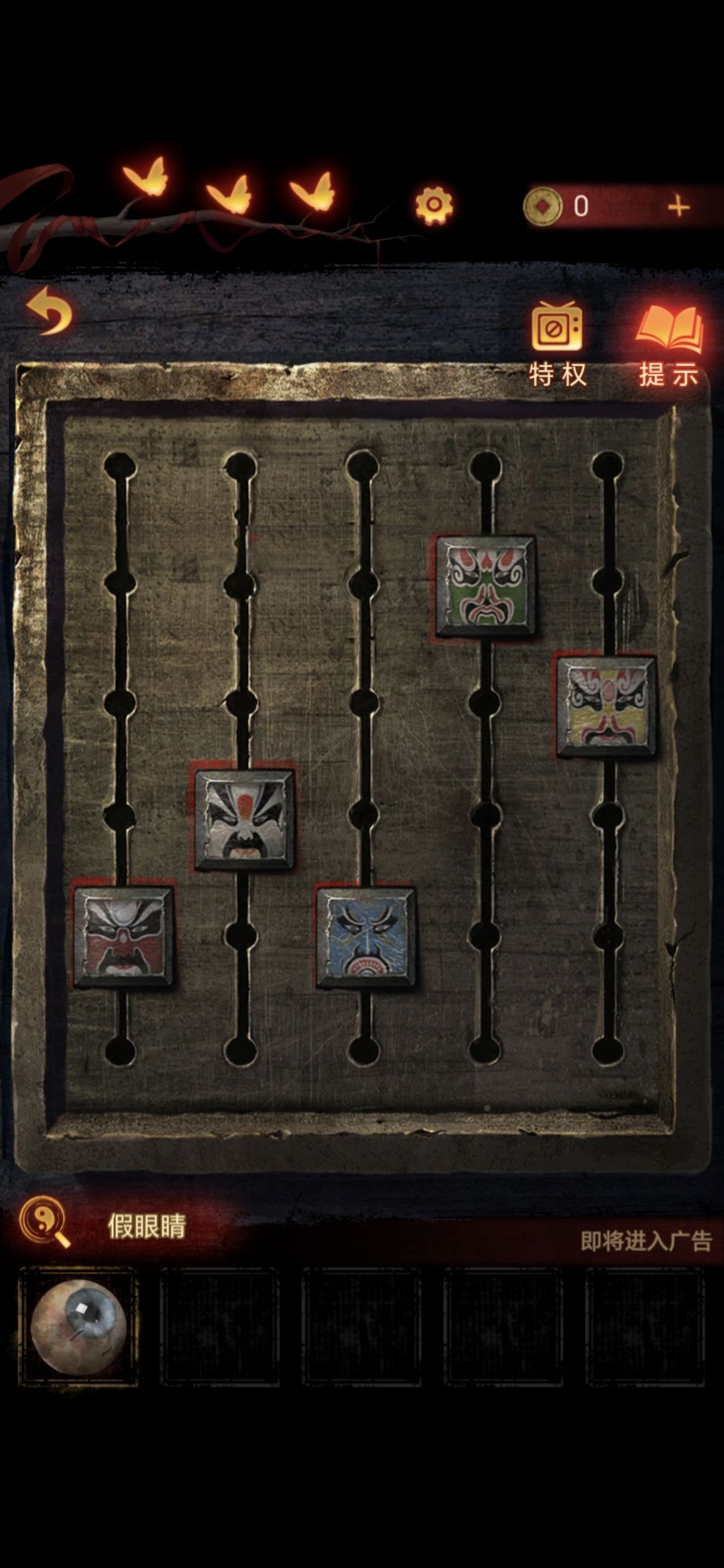Select the white and black opera mask tile
This screenshot has width=724, height=1568.
245,820
